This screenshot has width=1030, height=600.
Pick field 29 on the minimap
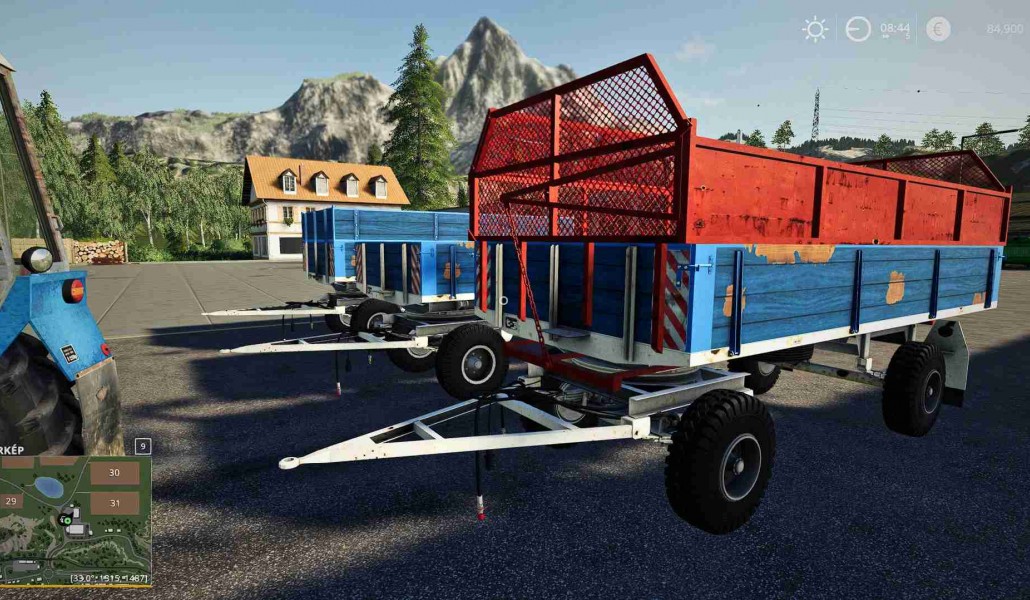tap(13, 500)
